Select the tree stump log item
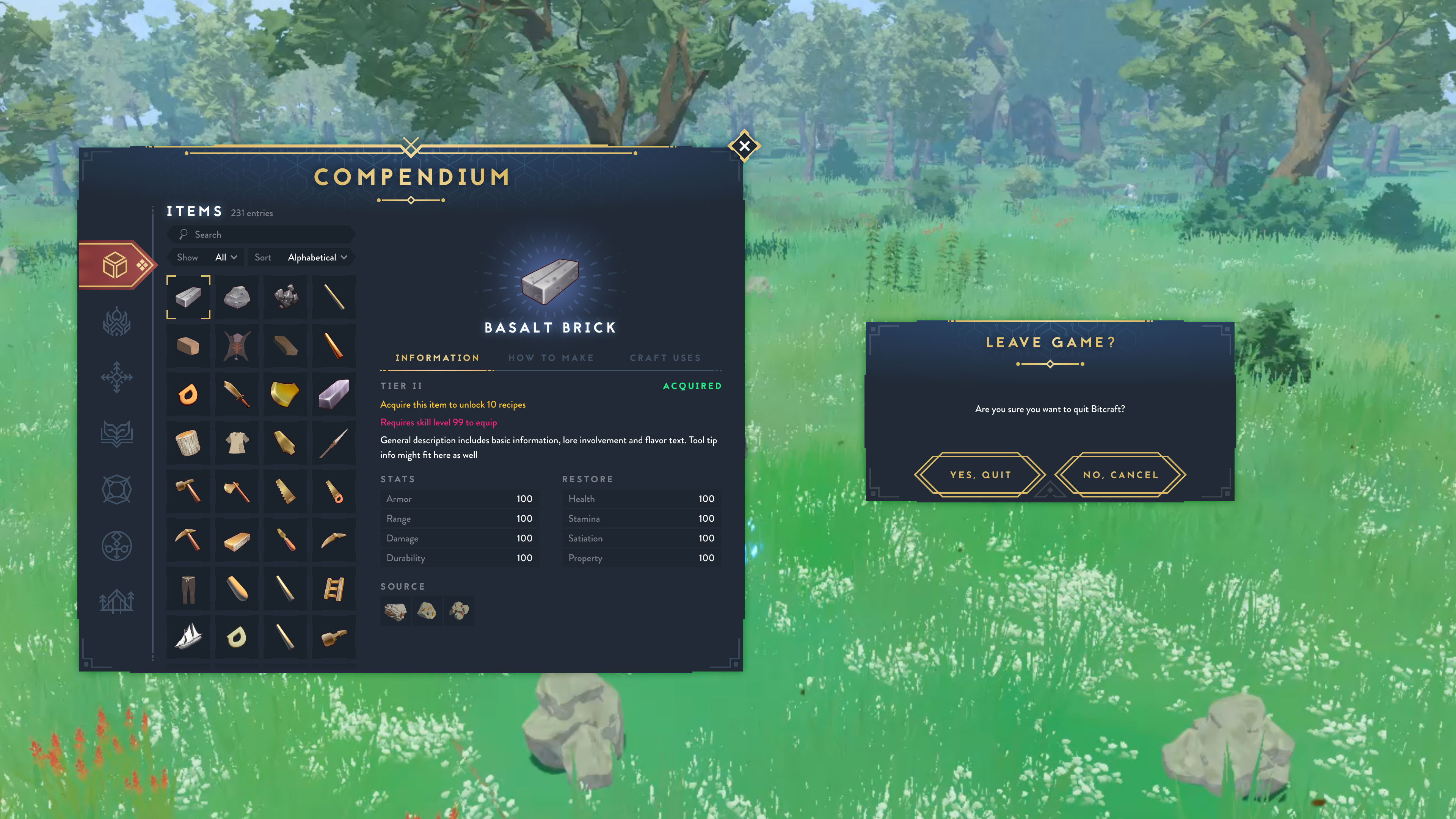 188,443
